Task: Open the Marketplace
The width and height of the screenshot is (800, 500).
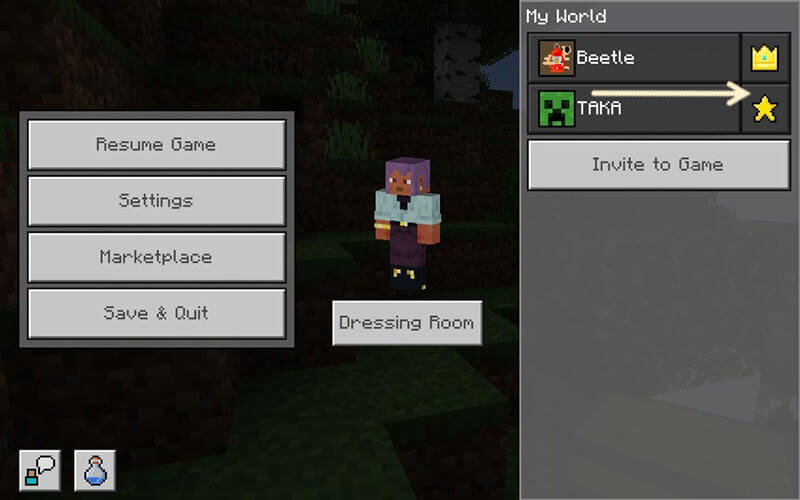Action: [156, 257]
